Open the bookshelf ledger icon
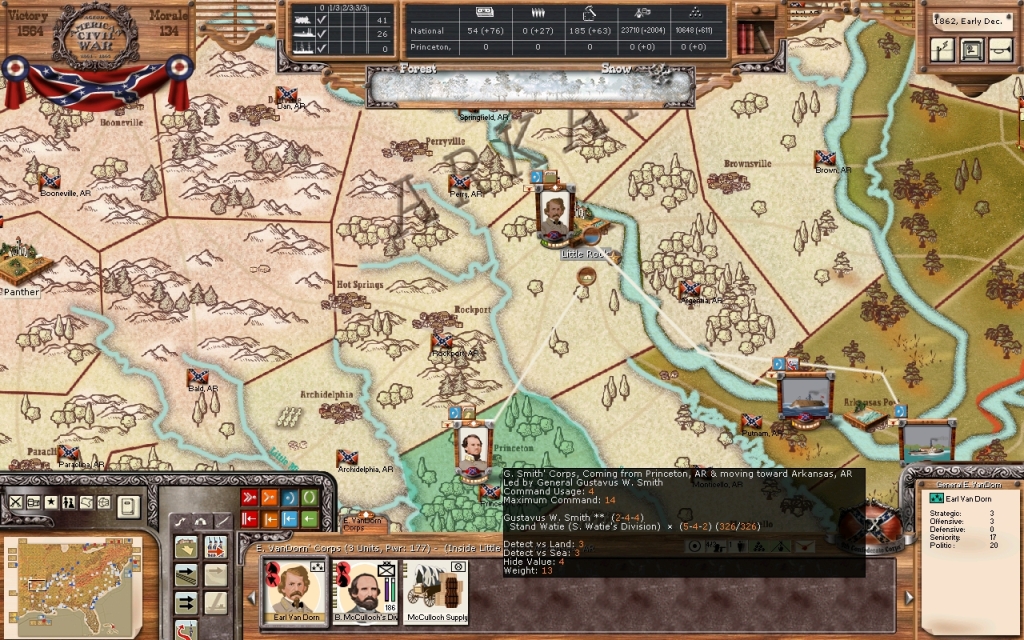This screenshot has height=640, width=1024. click(755, 38)
